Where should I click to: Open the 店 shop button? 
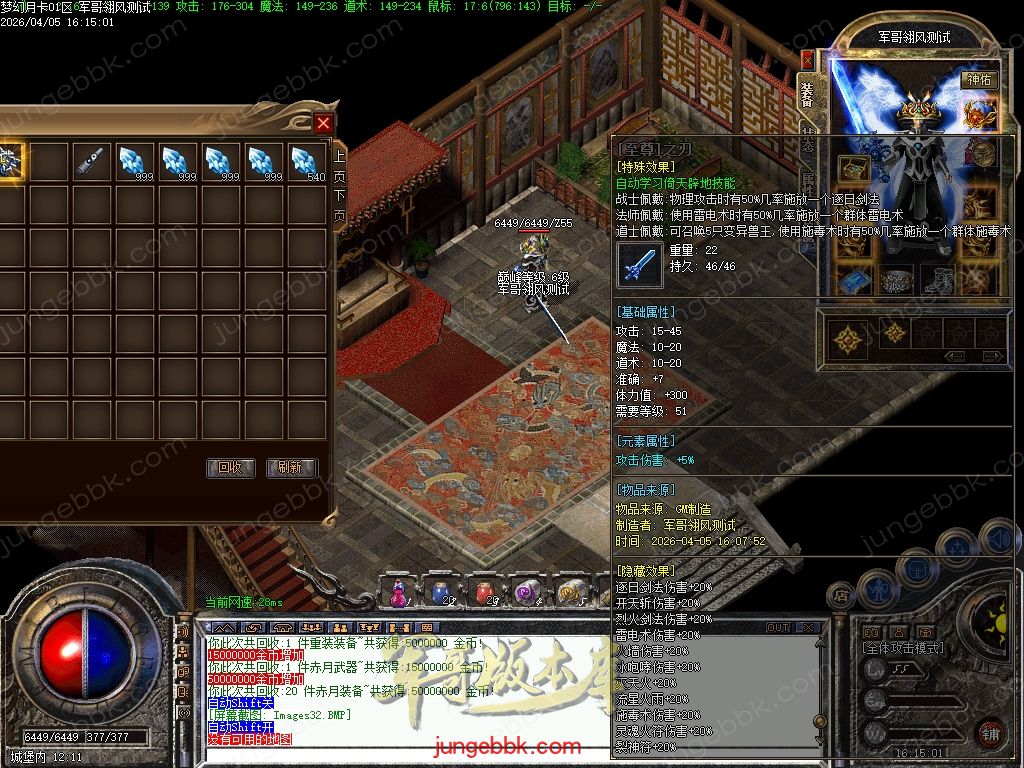(x=841, y=596)
